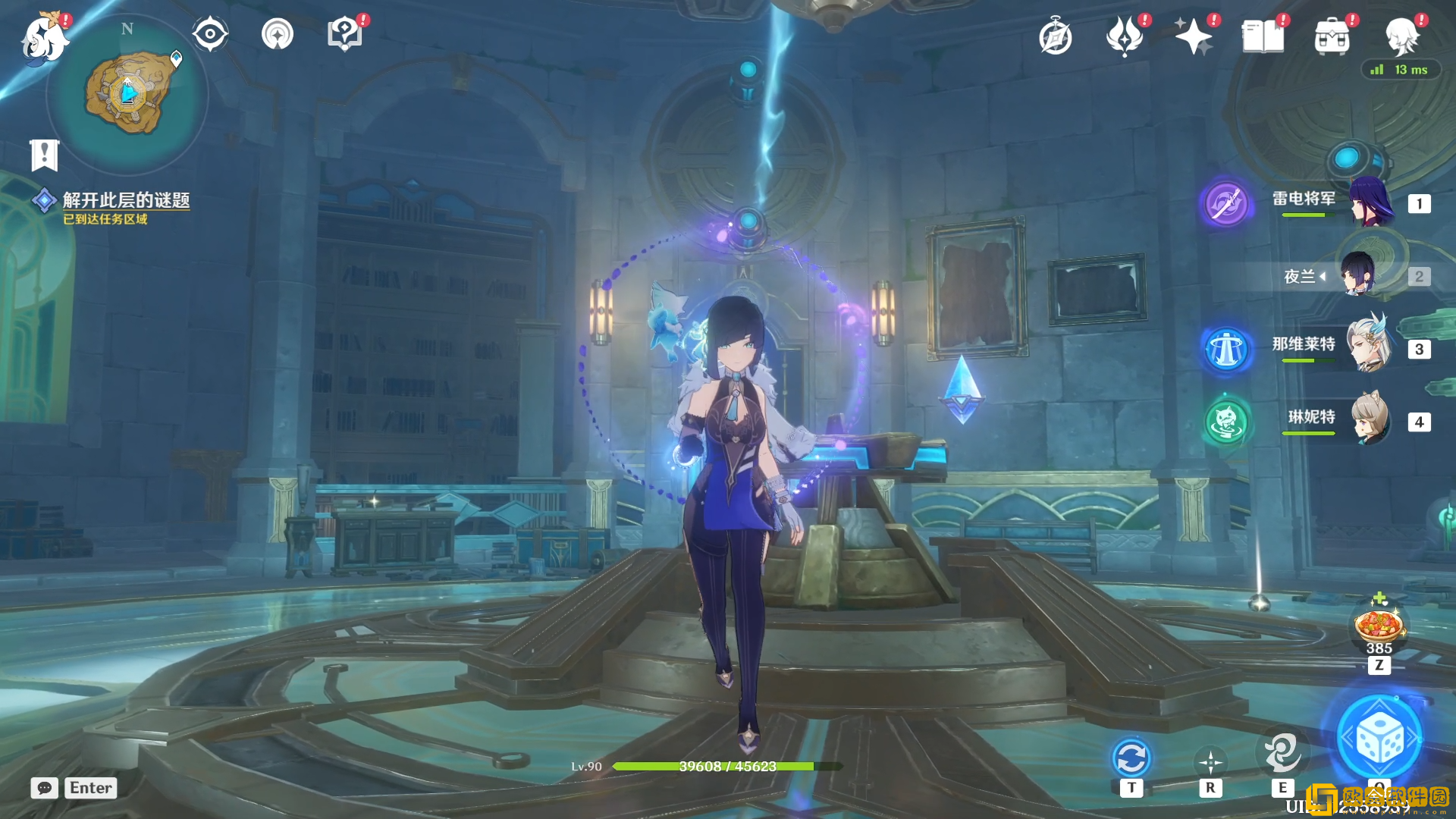Open the inventory backpack
This screenshot has height=819, width=1456.
[x=1332, y=36]
